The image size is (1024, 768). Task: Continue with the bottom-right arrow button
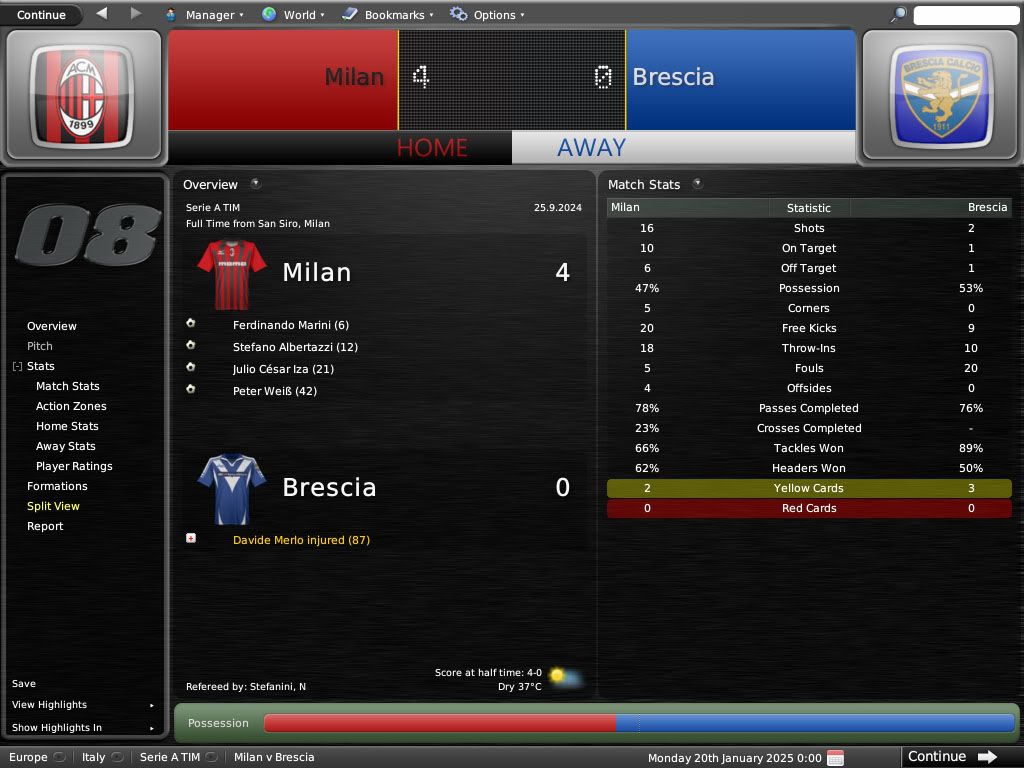952,757
